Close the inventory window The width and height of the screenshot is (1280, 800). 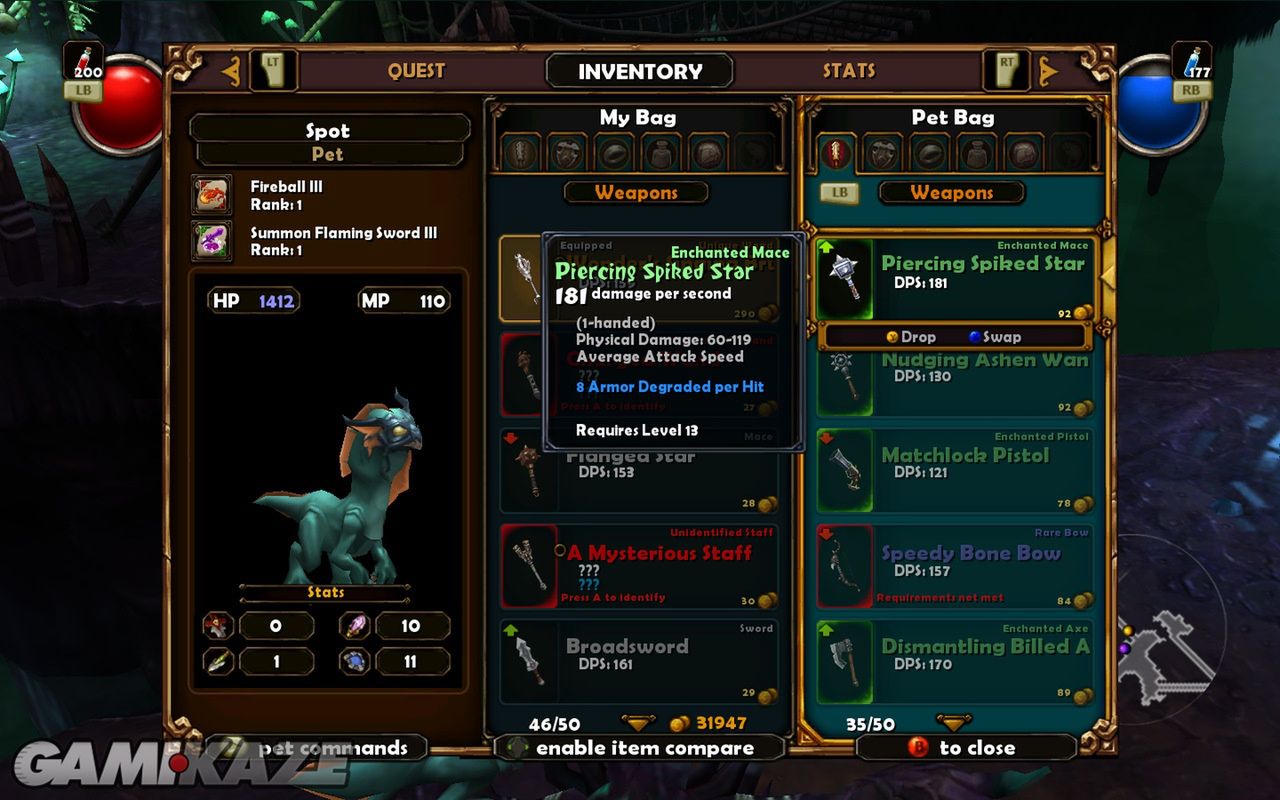point(965,748)
